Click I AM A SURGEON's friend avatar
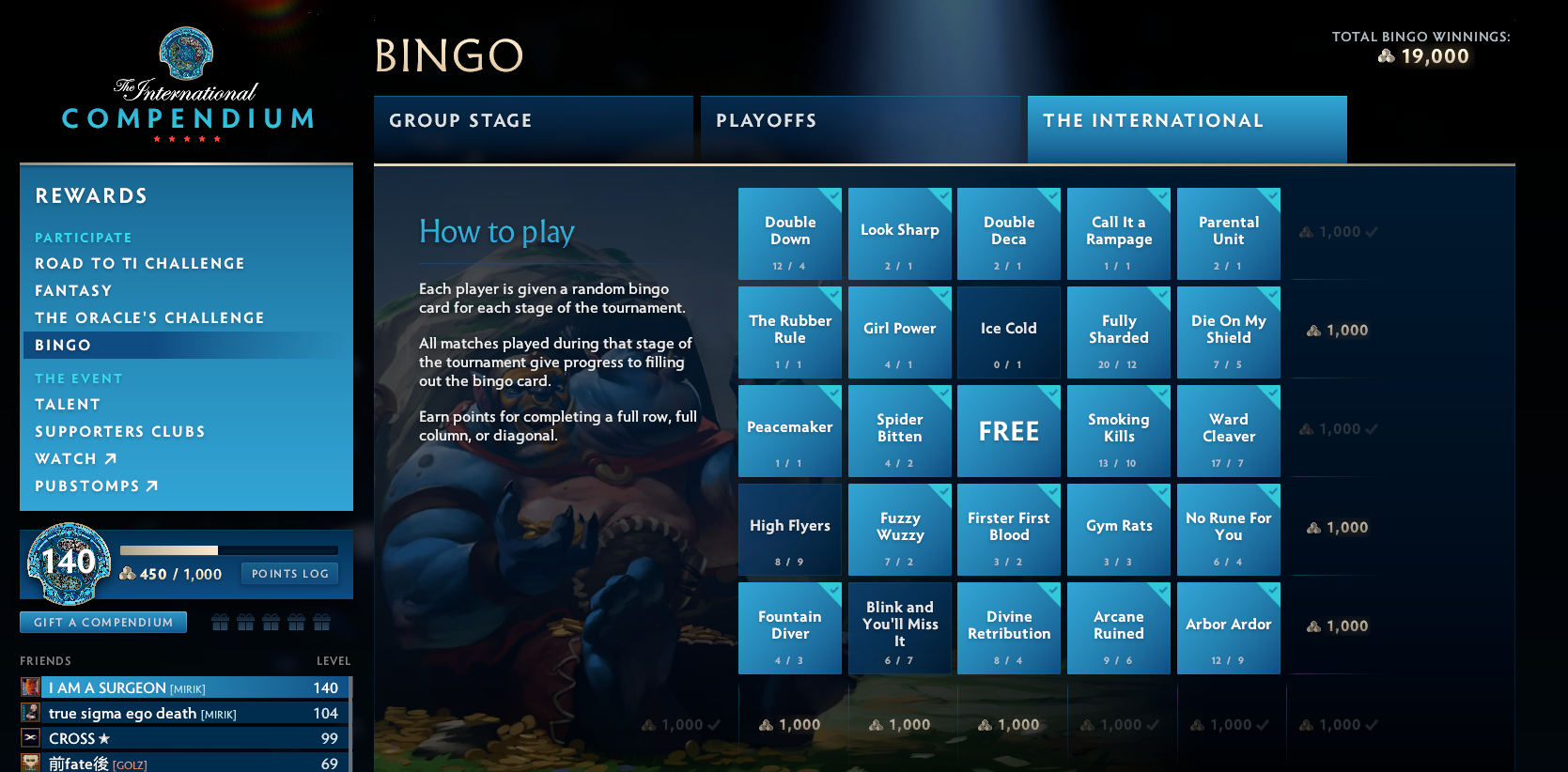This screenshot has width=1568, height=772. pyautogui.click(x=30, y=687)
